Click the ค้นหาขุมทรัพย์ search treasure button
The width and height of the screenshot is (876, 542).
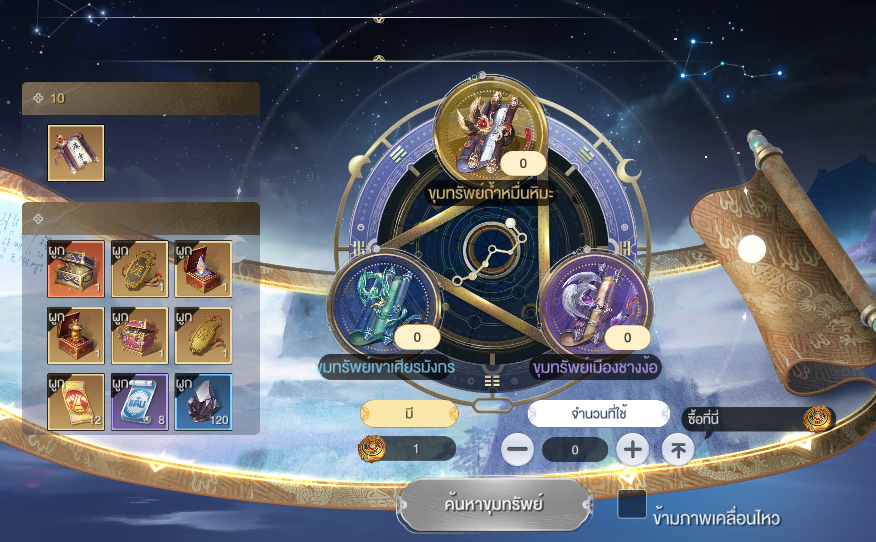tap(492, 504)
